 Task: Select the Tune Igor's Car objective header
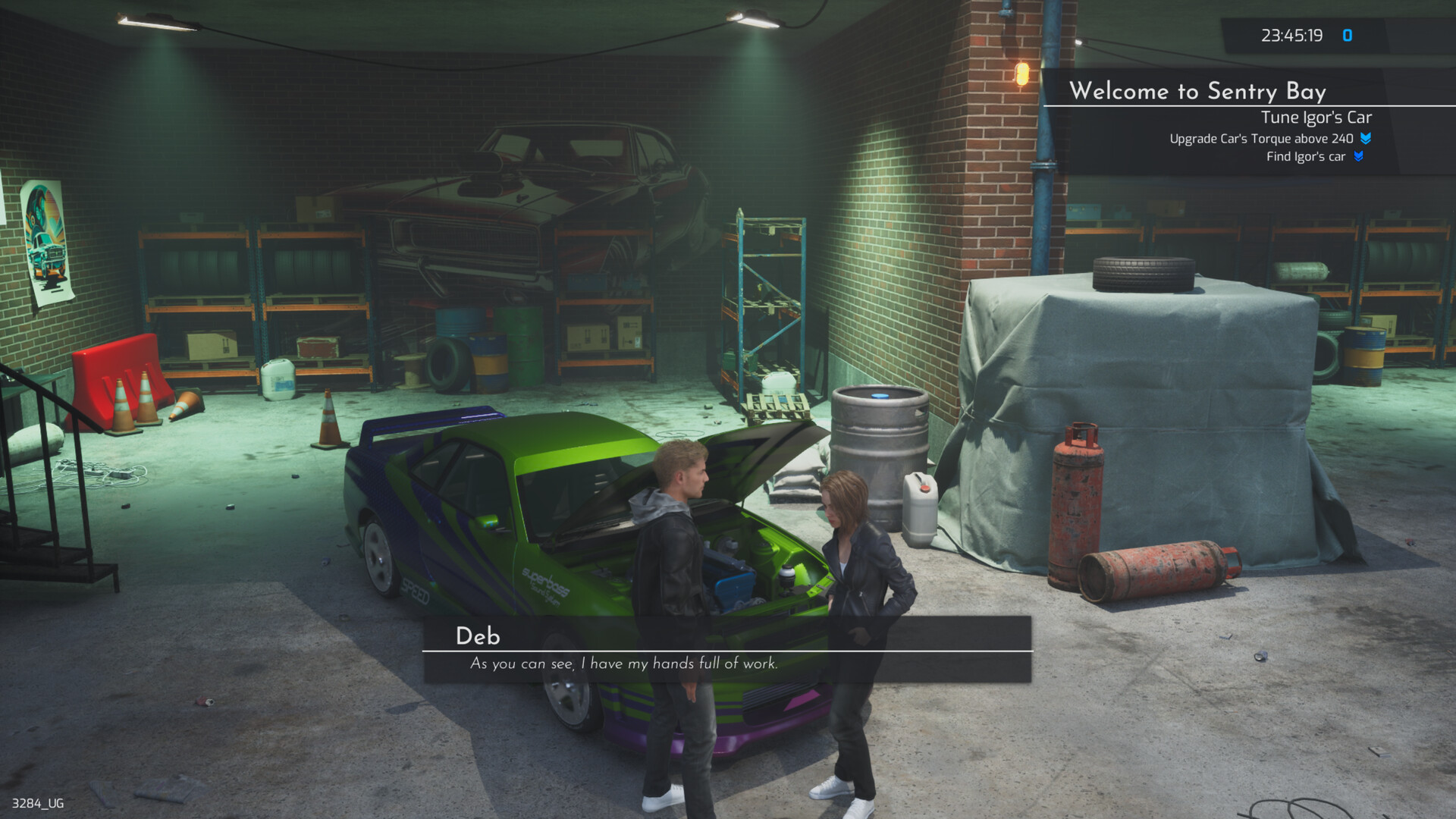pyautogui.click(x=1316, y=118)
